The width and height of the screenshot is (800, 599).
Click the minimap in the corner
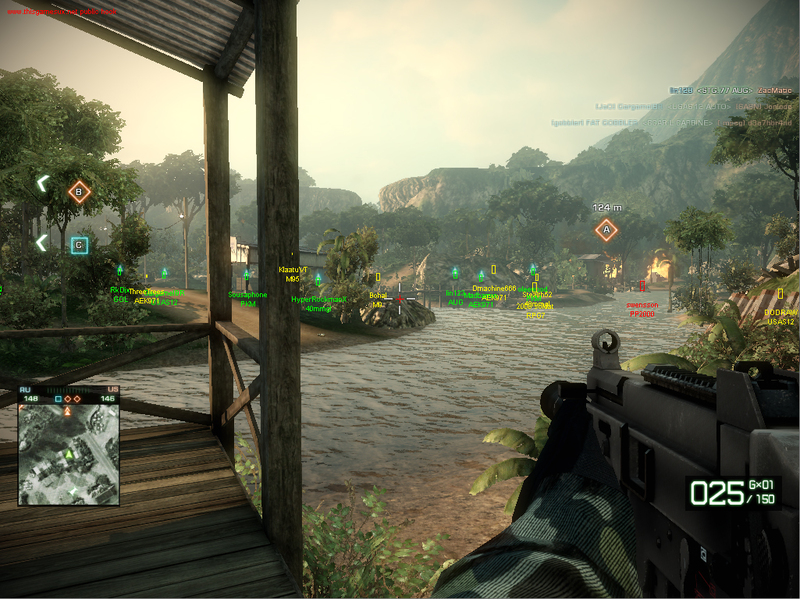pyautogui.click(x=67, y=455)
